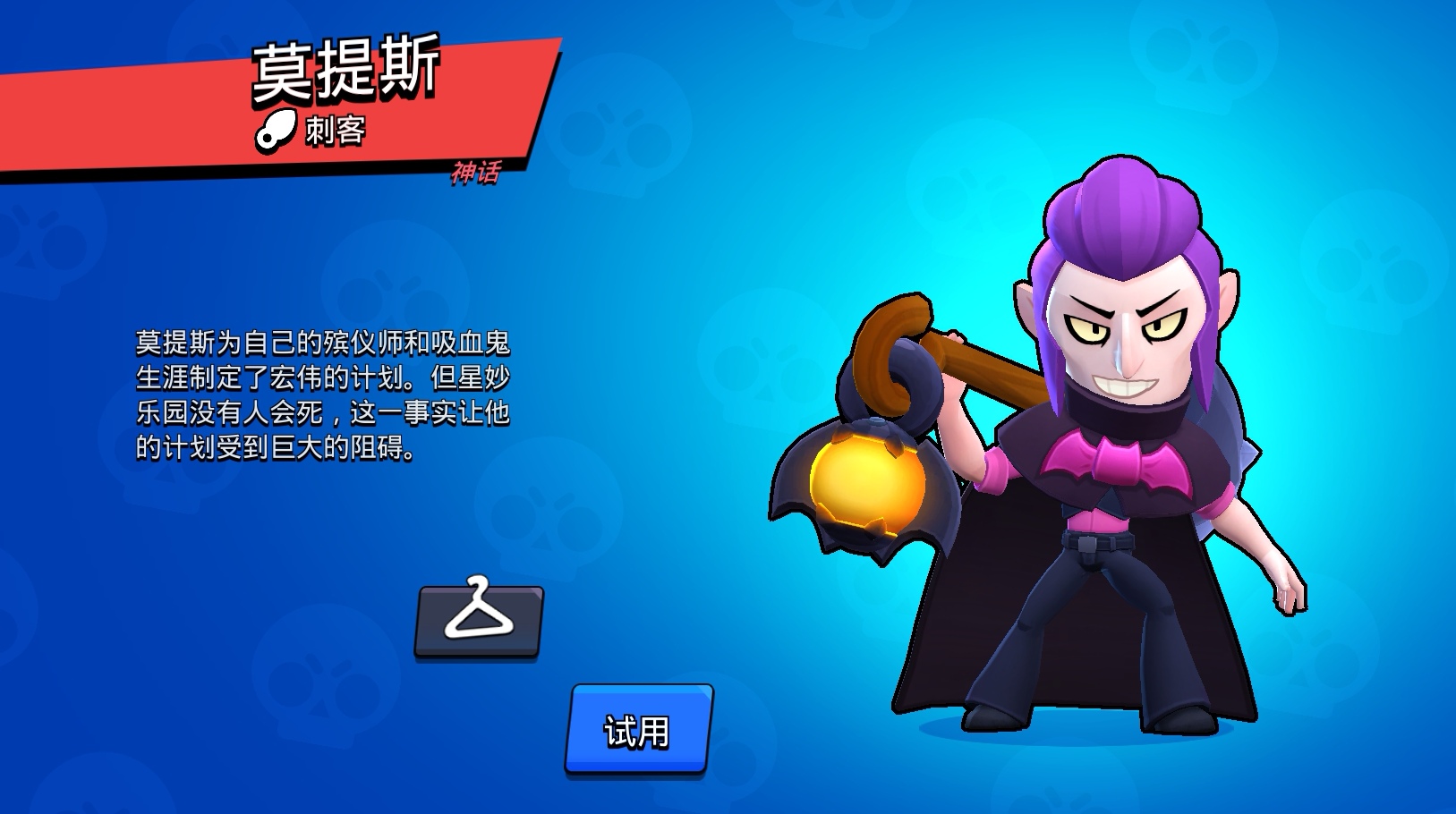Viewport: 1456px width, 814px height.
Task: Select the 莫提斯 title banner
Action: [345, 70]
